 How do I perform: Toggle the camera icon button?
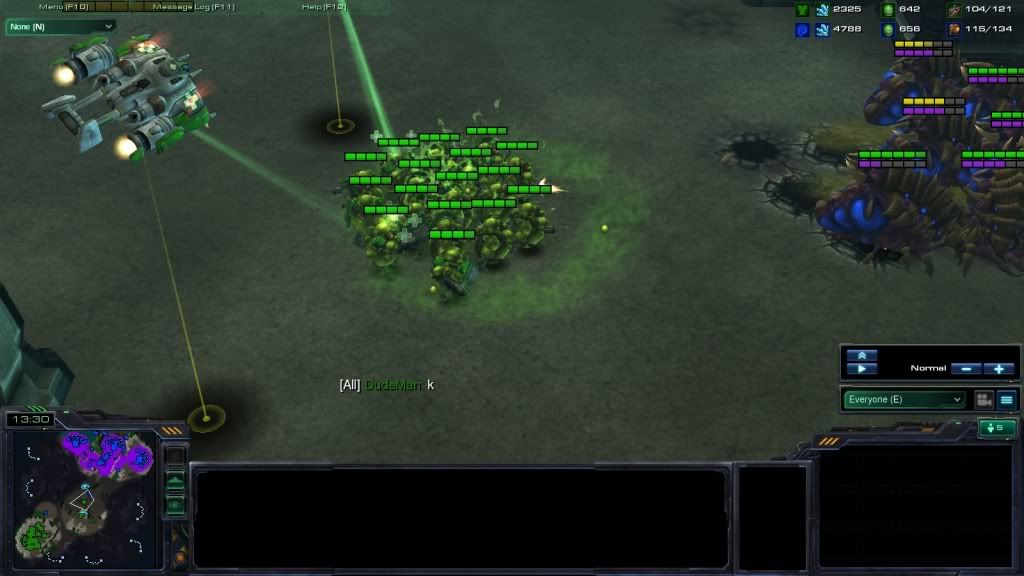click(983, 400)
